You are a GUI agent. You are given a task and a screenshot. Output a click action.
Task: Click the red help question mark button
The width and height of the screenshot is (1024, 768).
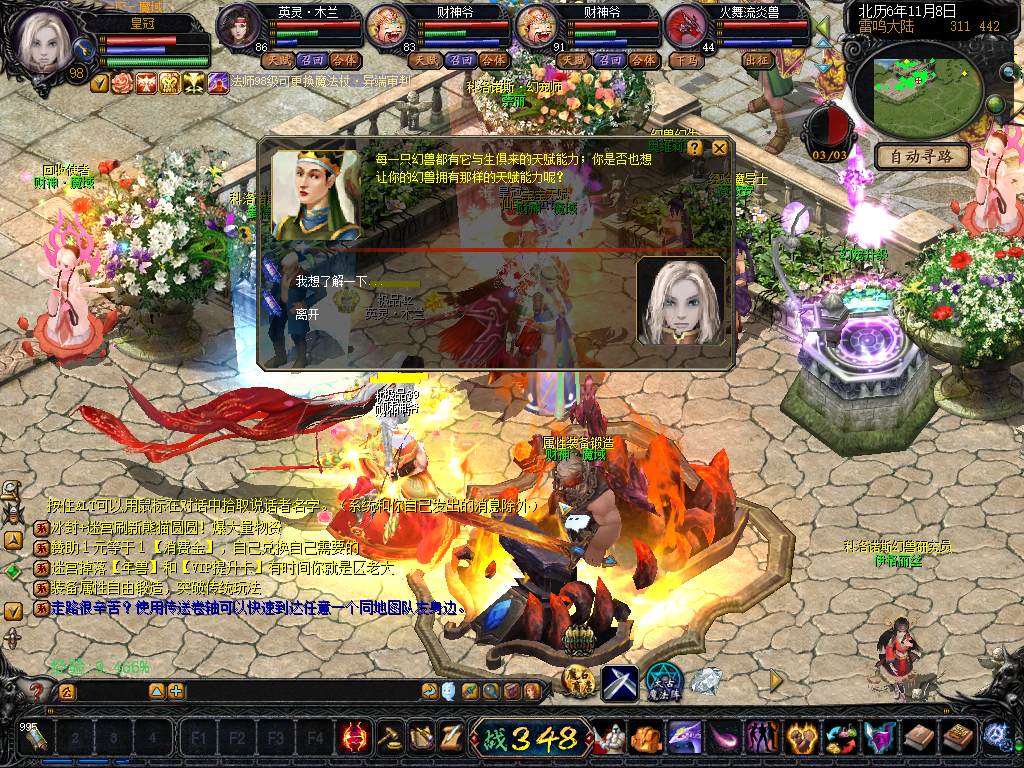tap(38, 690)
